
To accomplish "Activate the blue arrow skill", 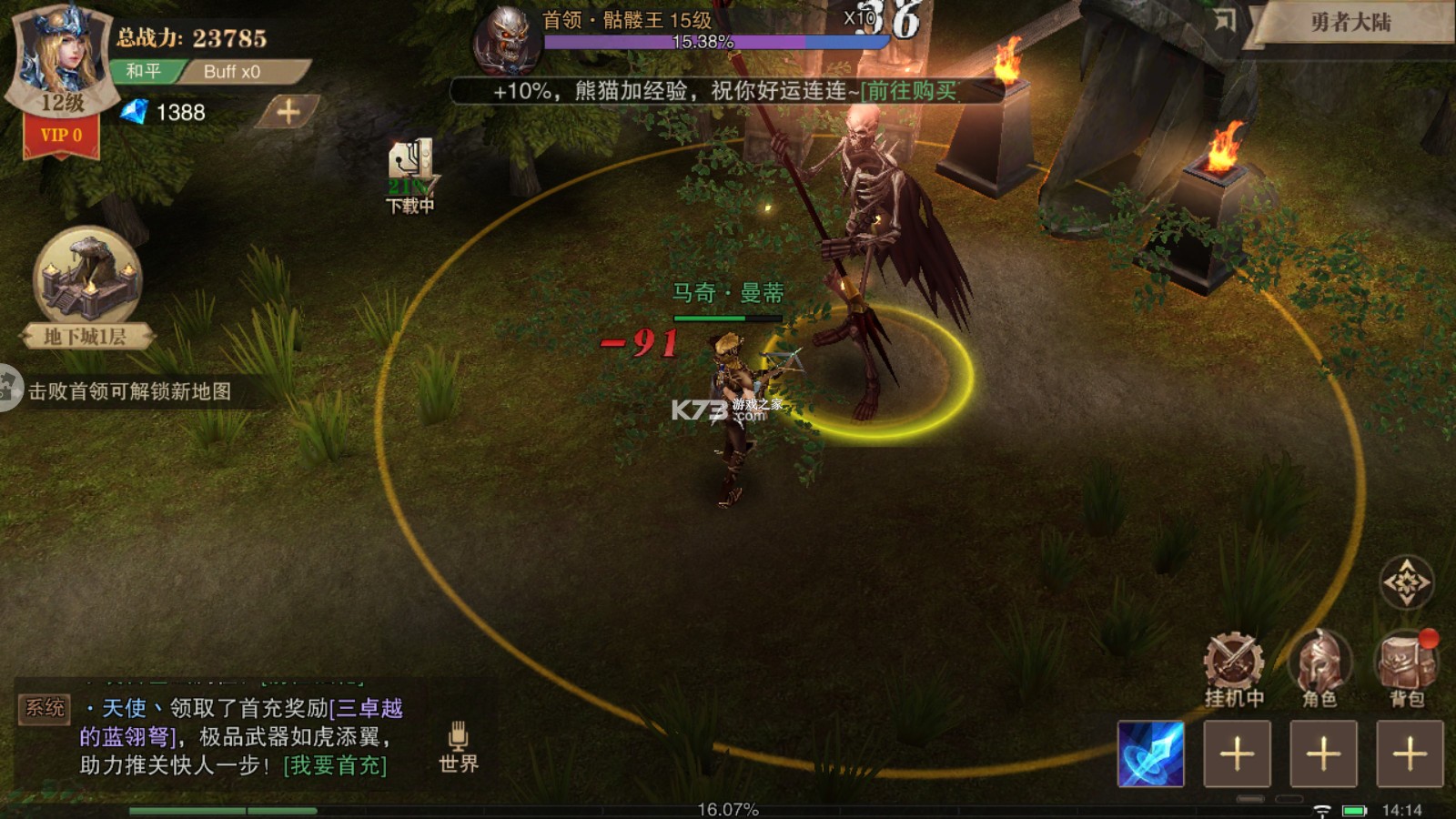I will pyautogui.click(x=1151, y=753).
